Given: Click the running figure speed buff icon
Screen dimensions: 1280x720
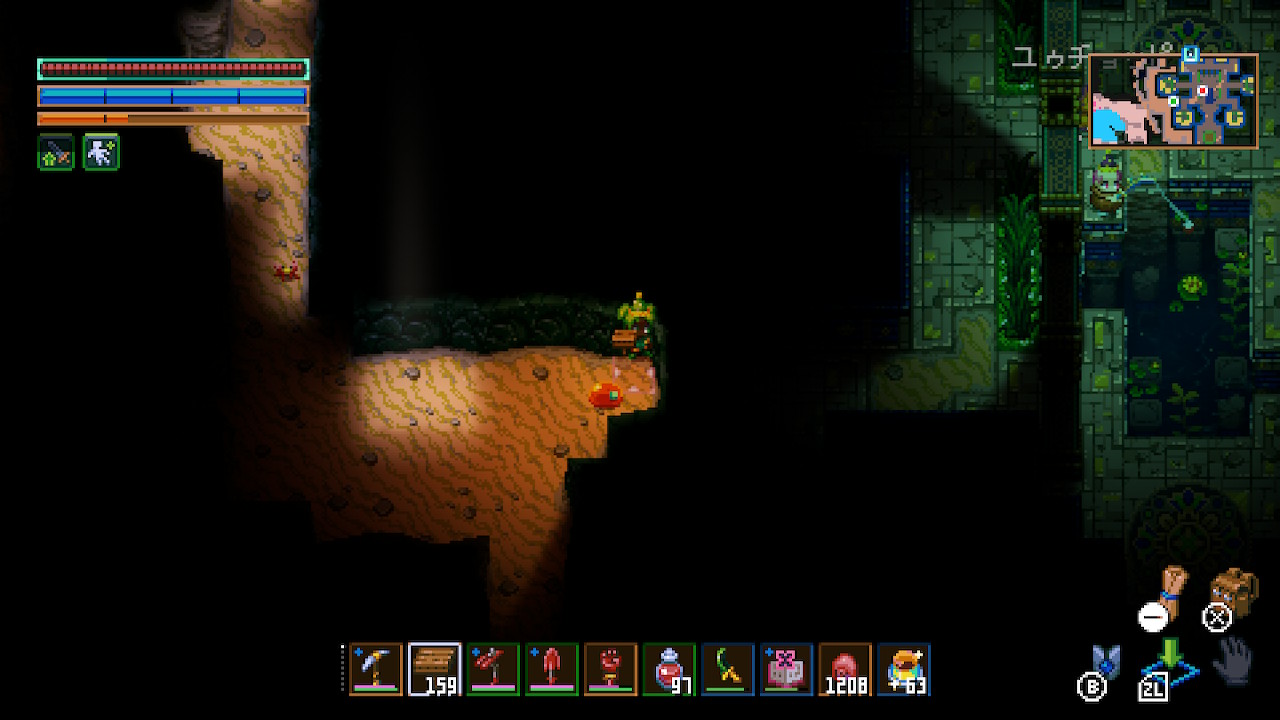Looking at the screenshot, I should tap(101, 153).
